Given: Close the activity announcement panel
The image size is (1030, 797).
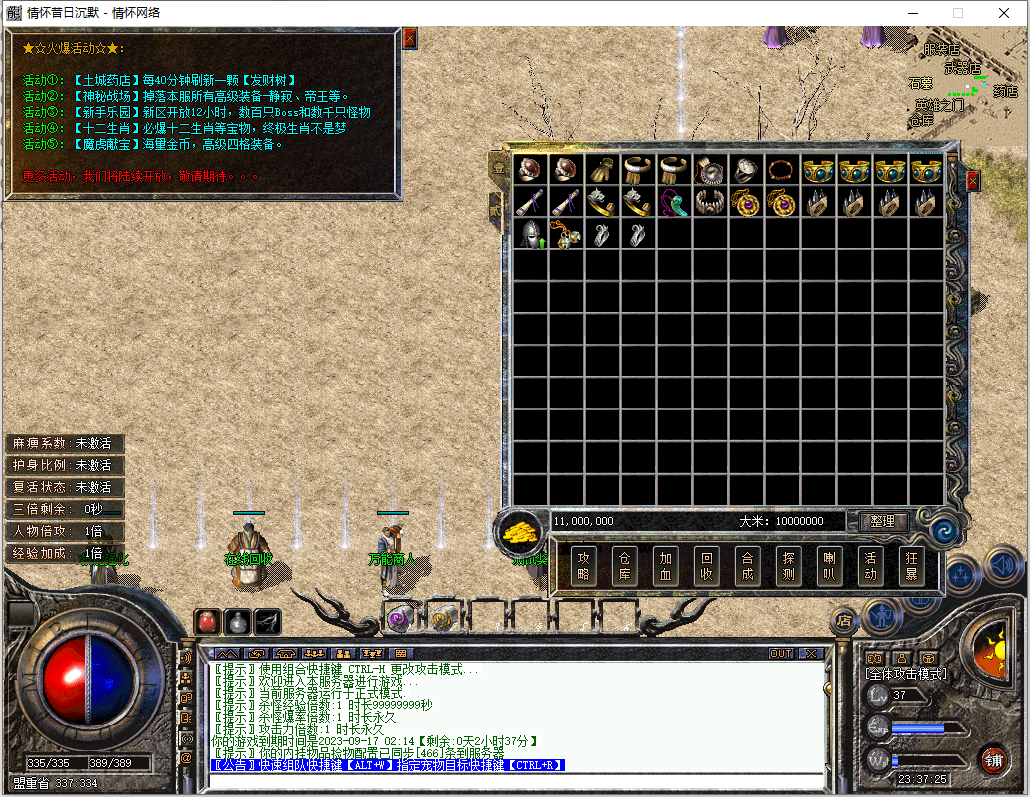Looking at the screenshot, I should [x=409, y=38].
